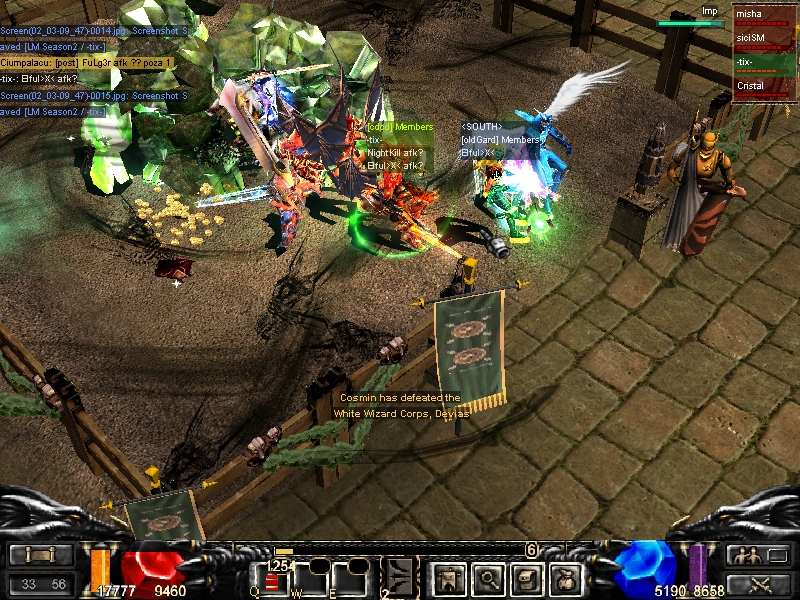The width and height of the screenshot is (800, 600).
Task: Open the scroll icon button
Action: [x=528, y=577]
